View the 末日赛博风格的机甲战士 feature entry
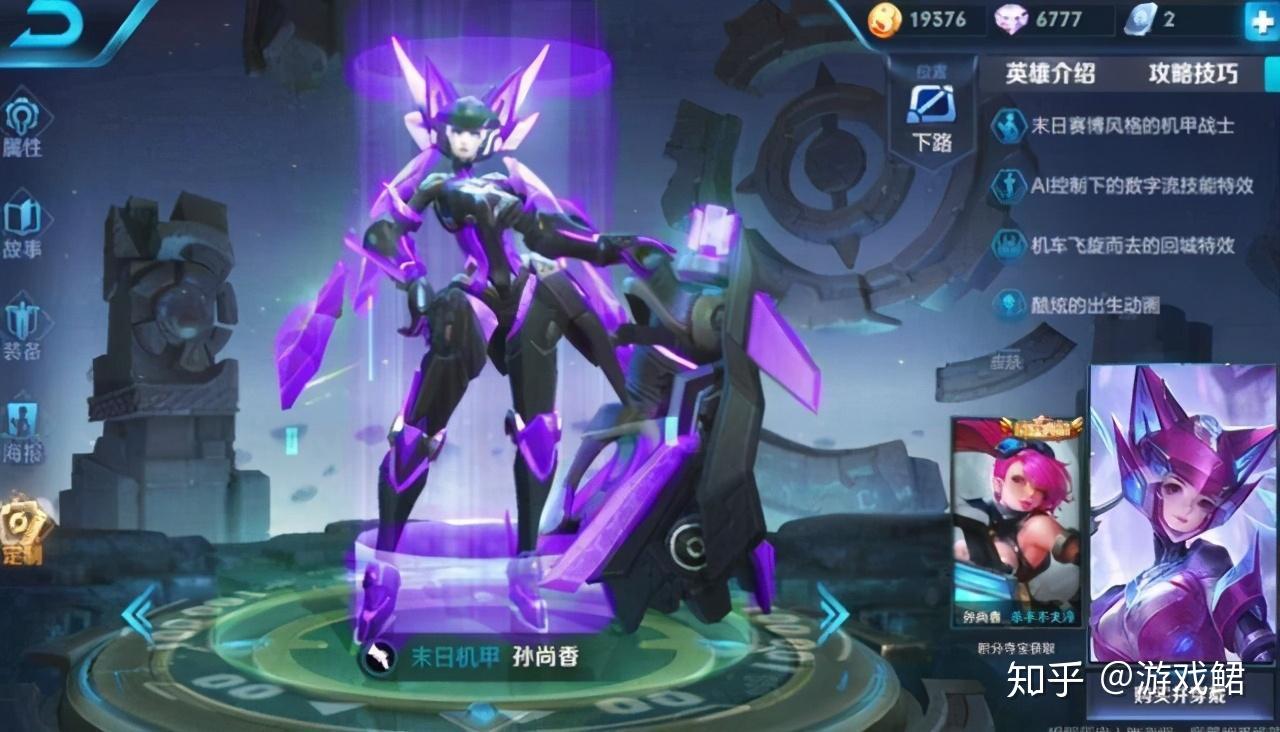 pyautogui.click(x=1132, y=126)
